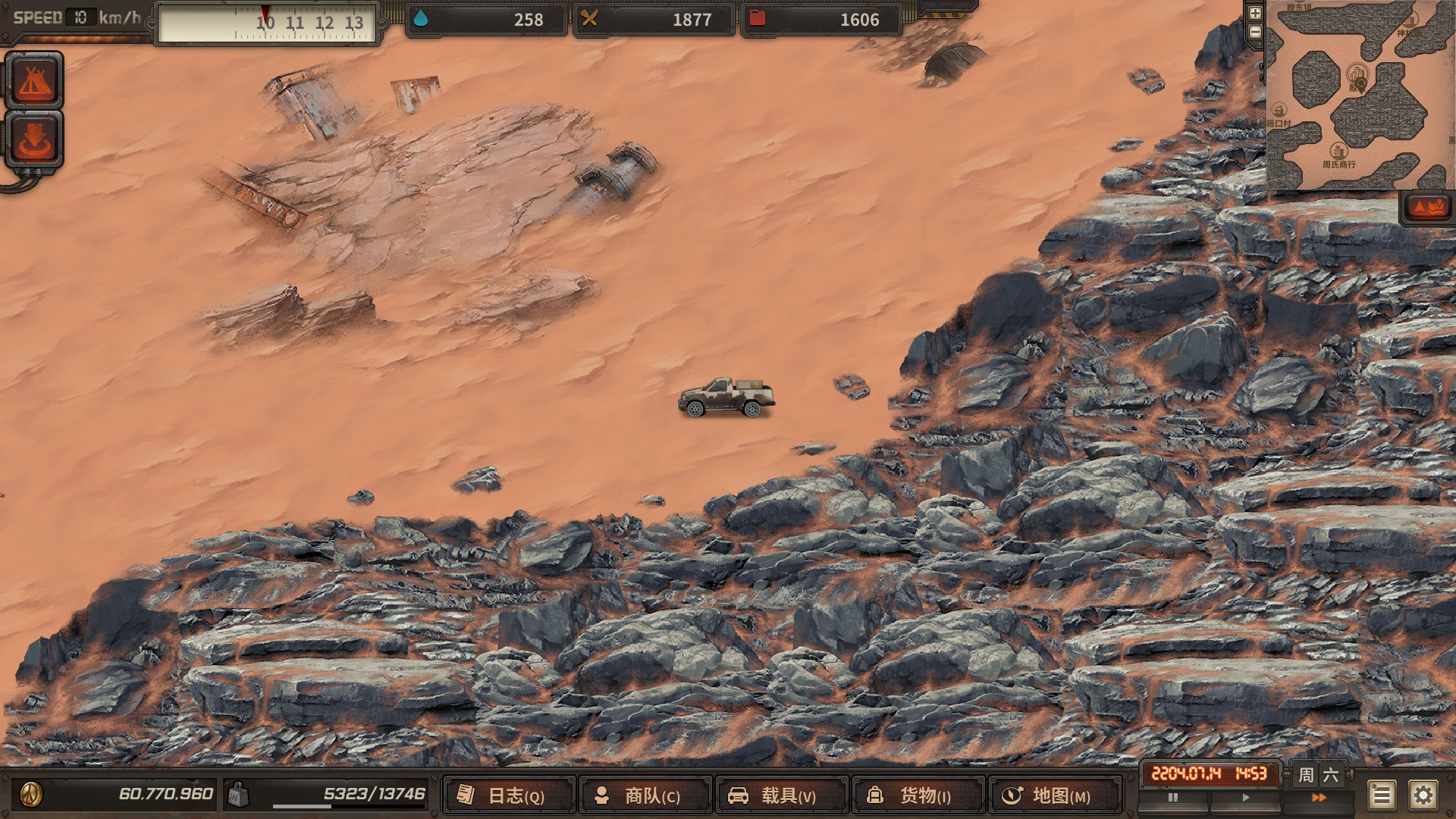Open the 商队 (C) caravan panel

645,795
